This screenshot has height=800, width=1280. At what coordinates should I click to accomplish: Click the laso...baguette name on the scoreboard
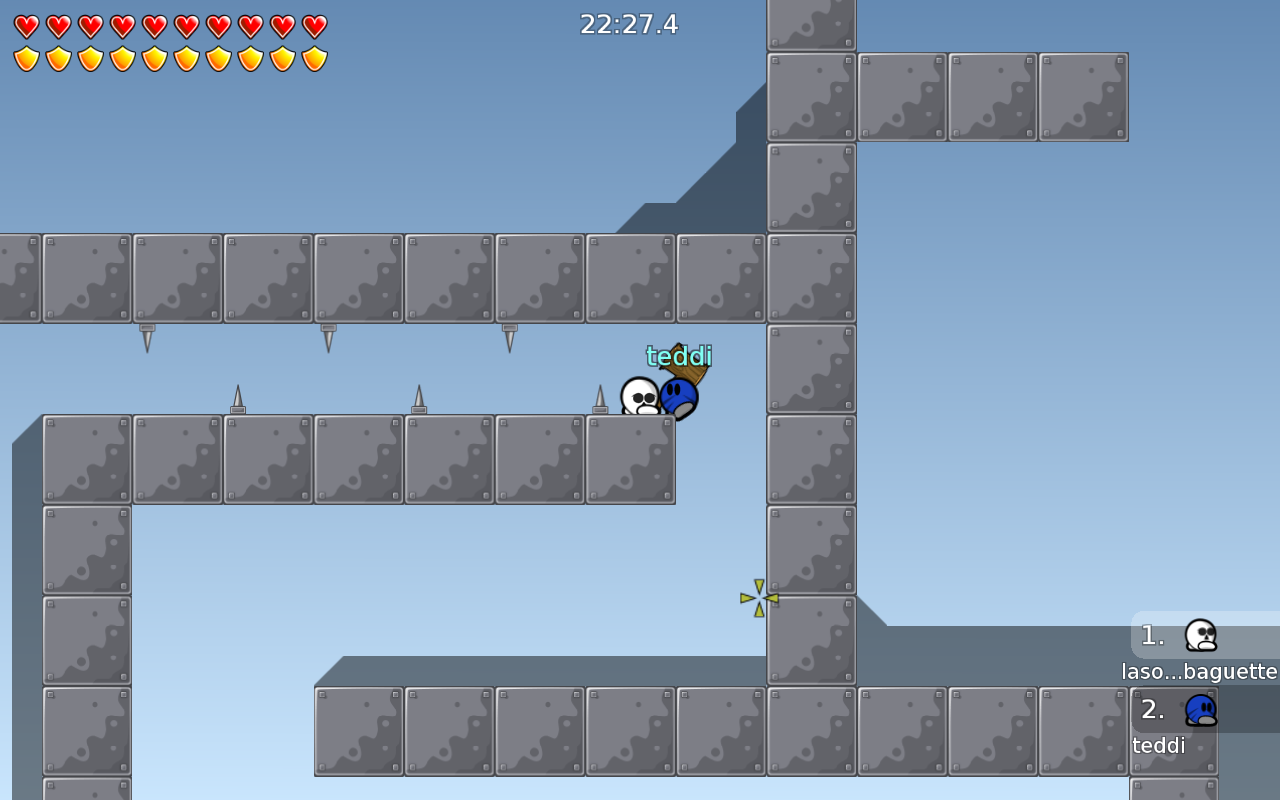[1201, 672]
